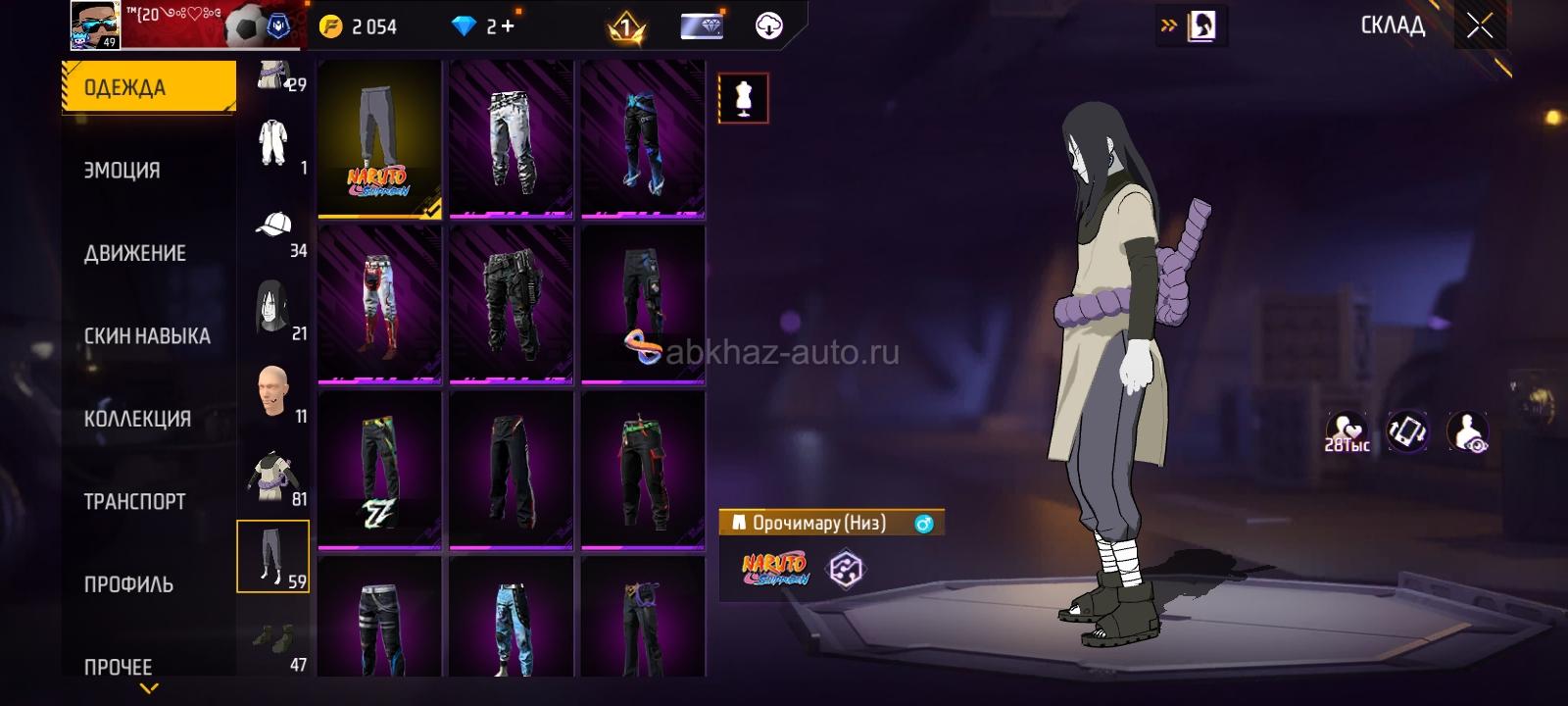
Task: Tap the heart likes icon showing 28 тыс
Action: pyautogui.click(x=1347, y=431)
